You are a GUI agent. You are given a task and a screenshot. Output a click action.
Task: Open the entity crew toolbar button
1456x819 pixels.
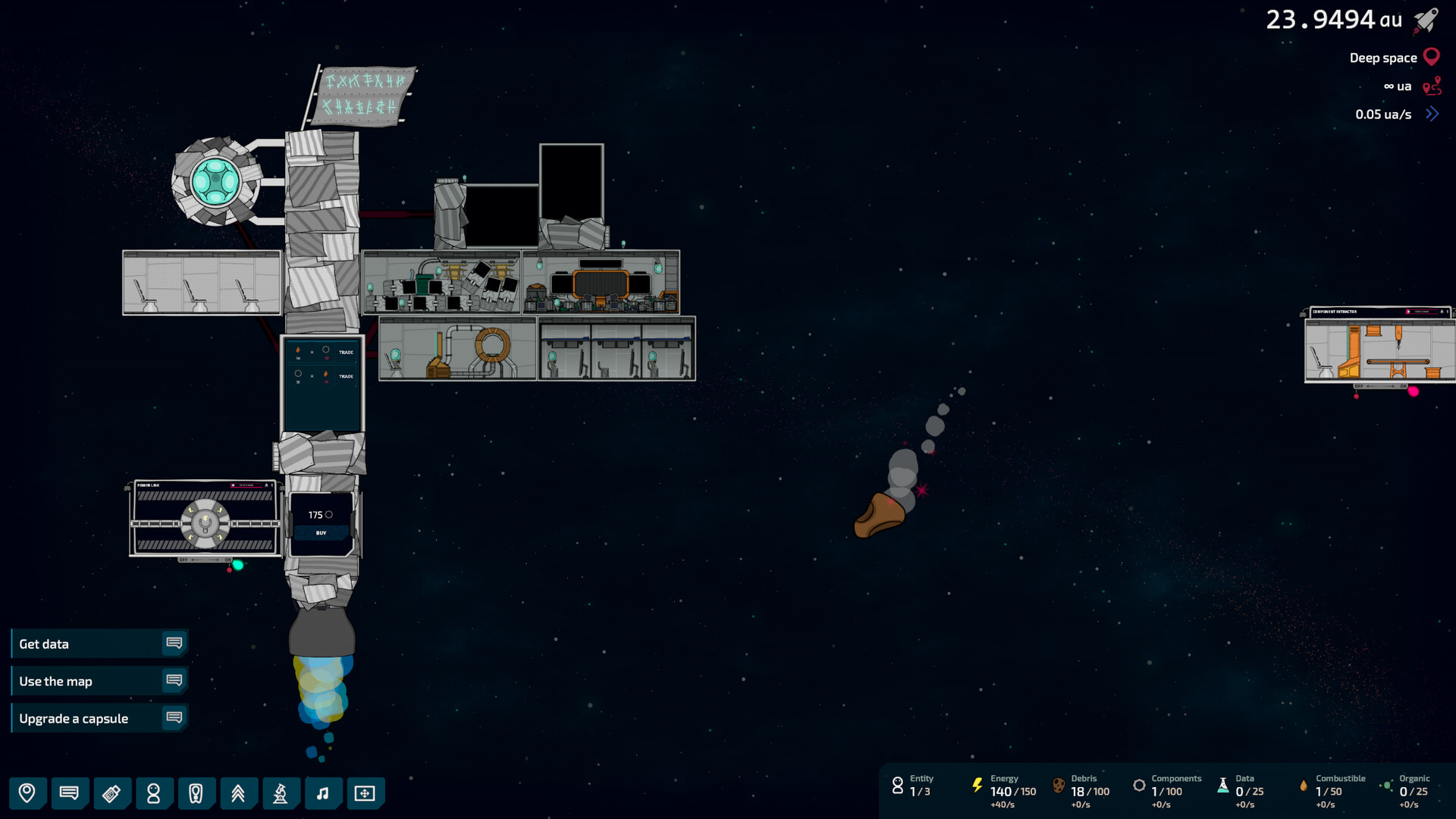(x=153, y=793)
